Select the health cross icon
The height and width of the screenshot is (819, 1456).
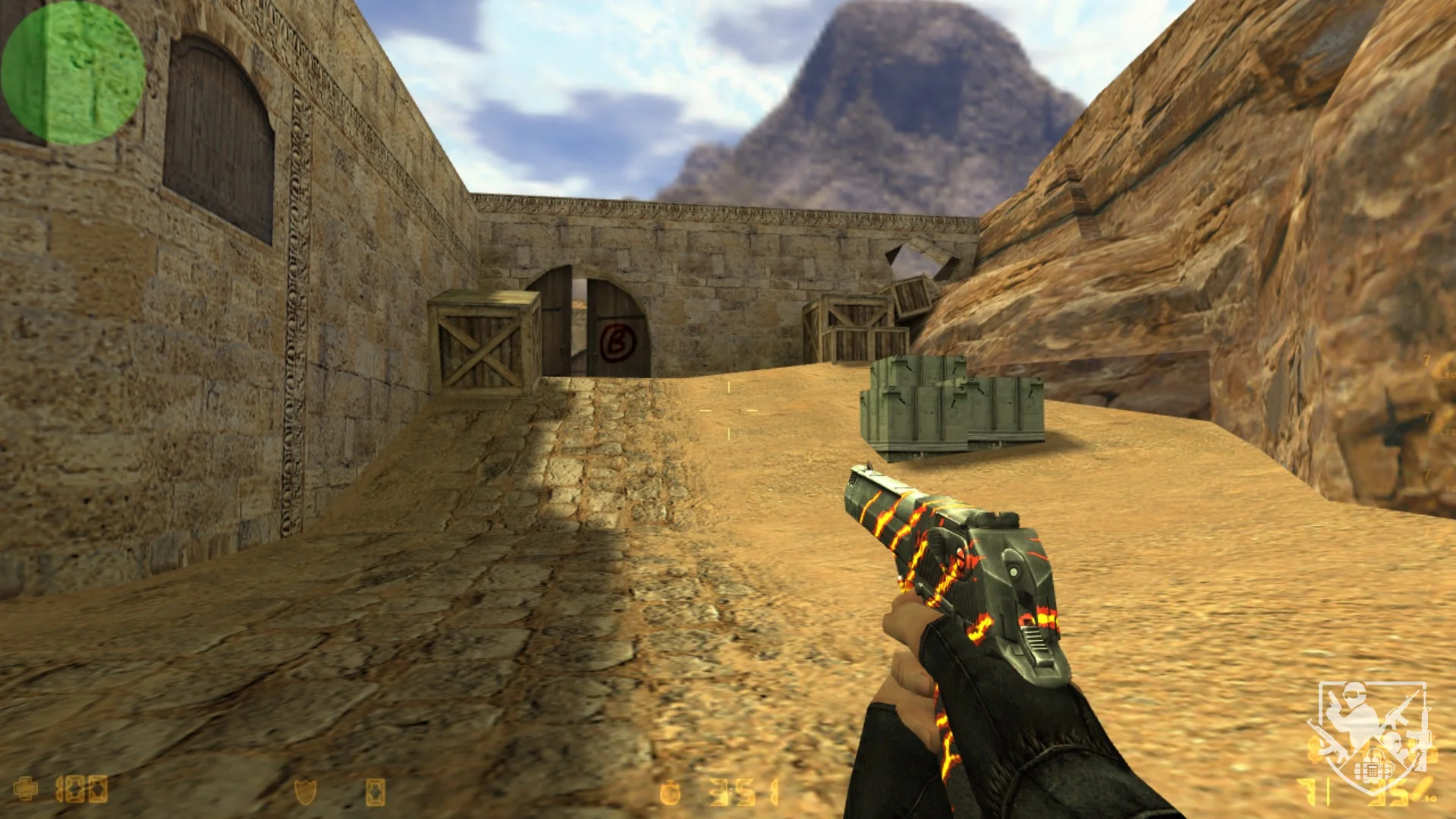tap(25, 789)
